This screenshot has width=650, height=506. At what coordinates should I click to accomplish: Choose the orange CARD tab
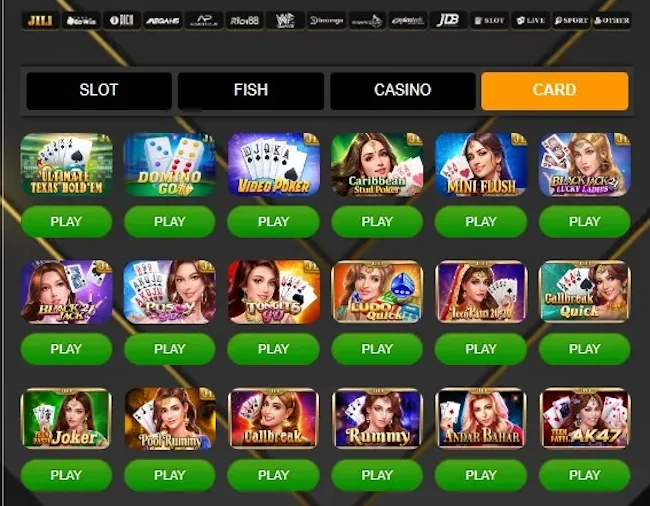554,90
